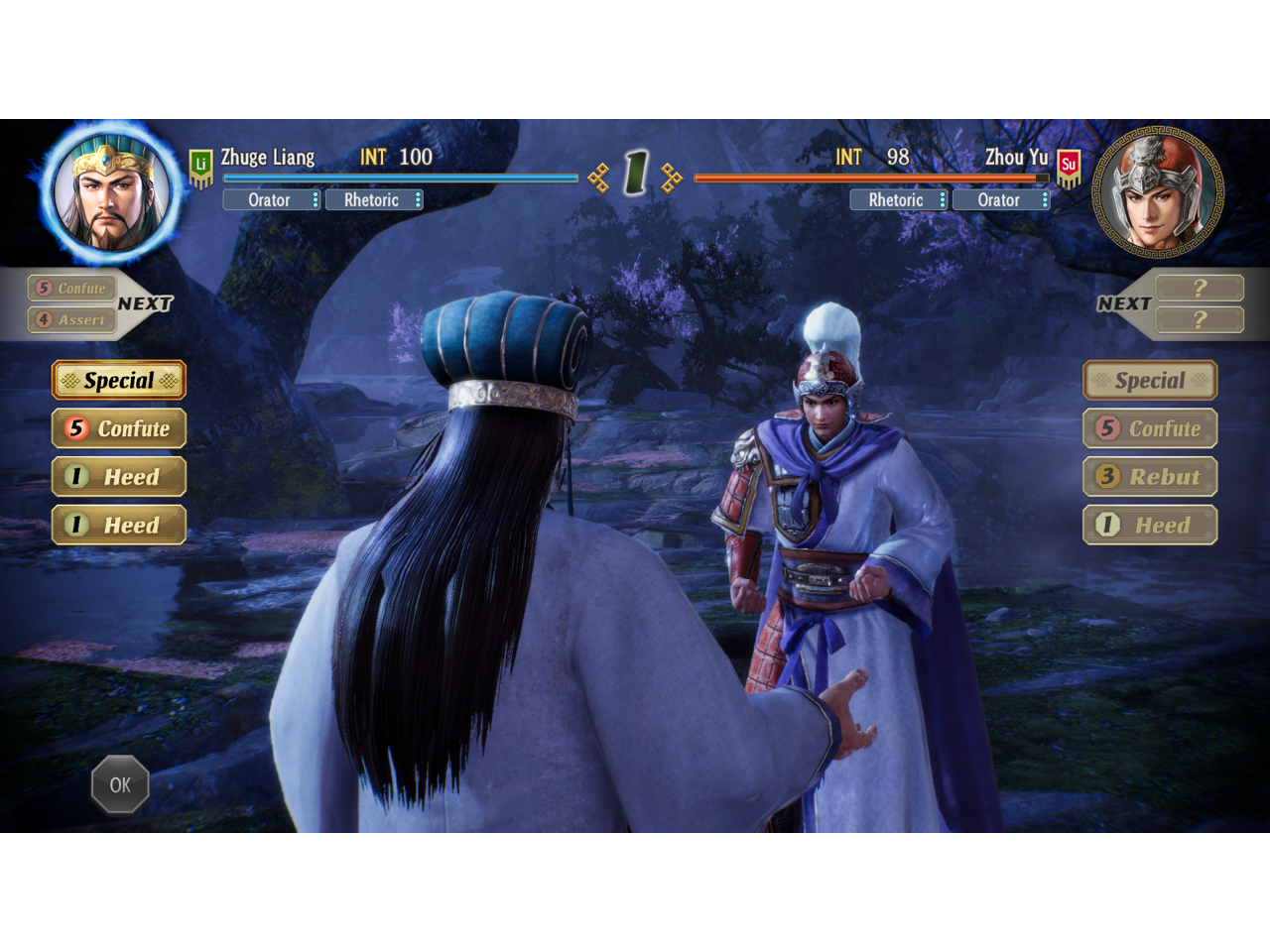
Task: Pick Zhou Yu's Heed card
Action: point(1150,525)
